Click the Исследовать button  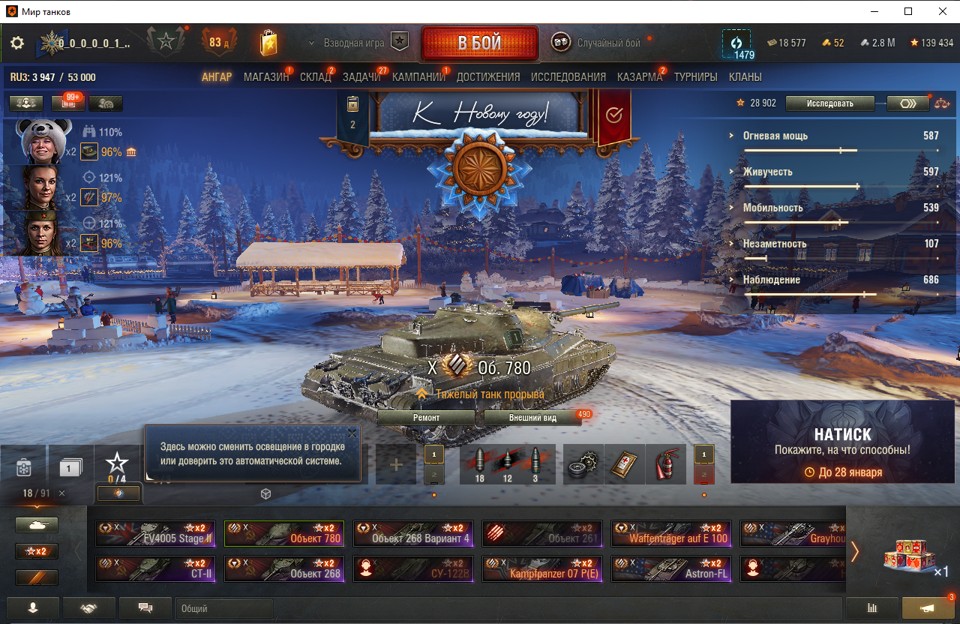coord(829,103)
